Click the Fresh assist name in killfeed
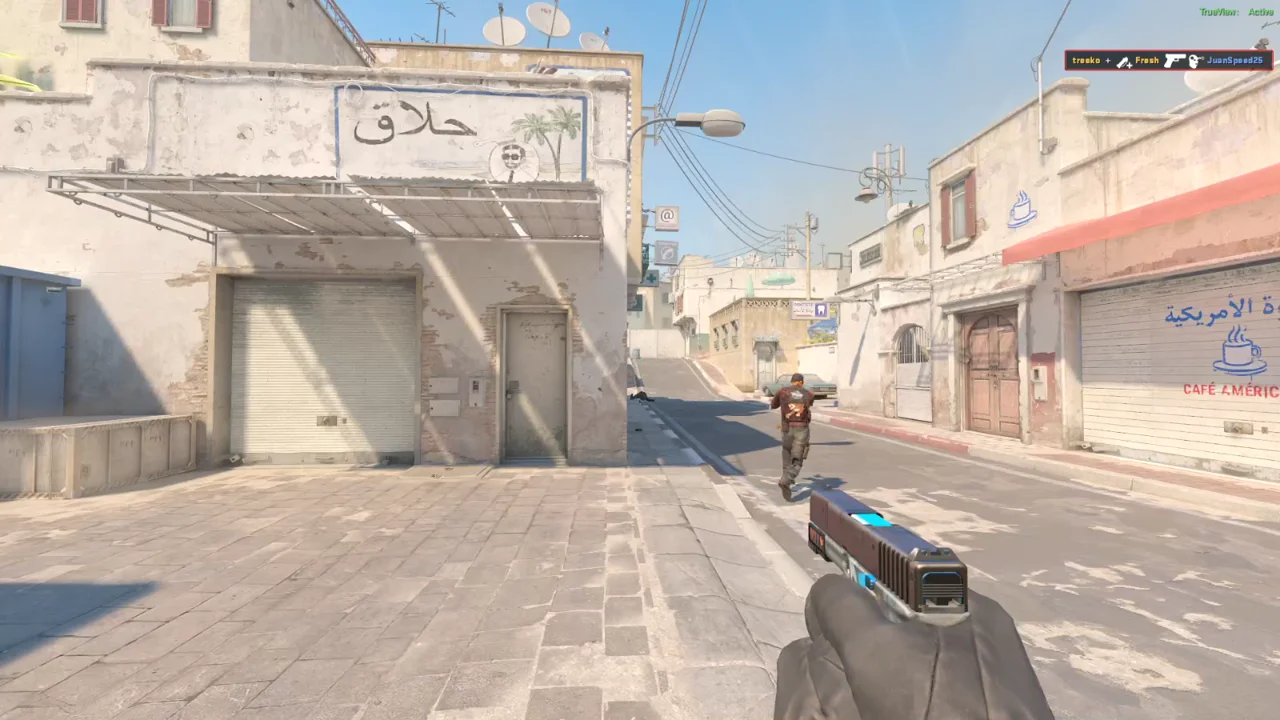Screen dimensions: 1280x720 1145,61
